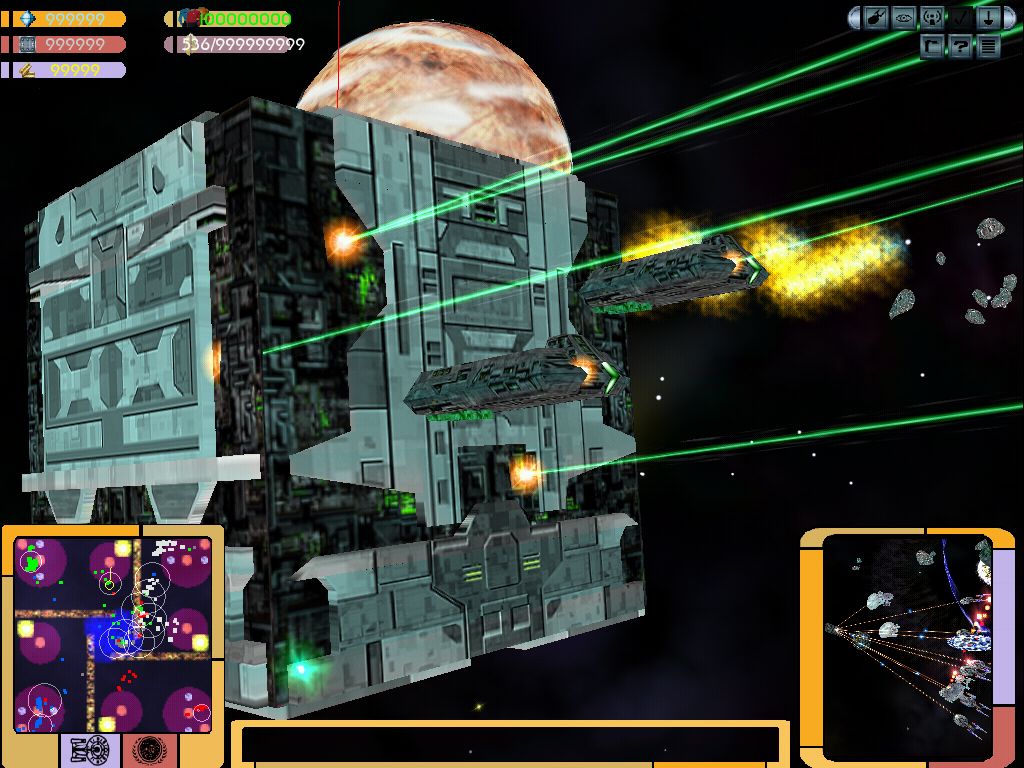Click on the tactical minimap

point(112,634)
